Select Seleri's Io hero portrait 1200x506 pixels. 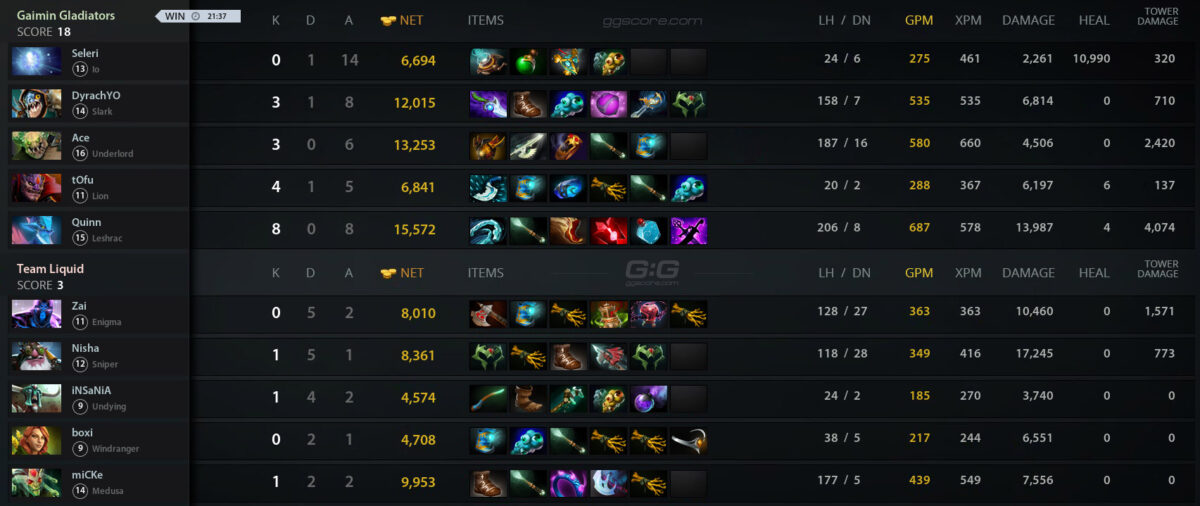36,61
